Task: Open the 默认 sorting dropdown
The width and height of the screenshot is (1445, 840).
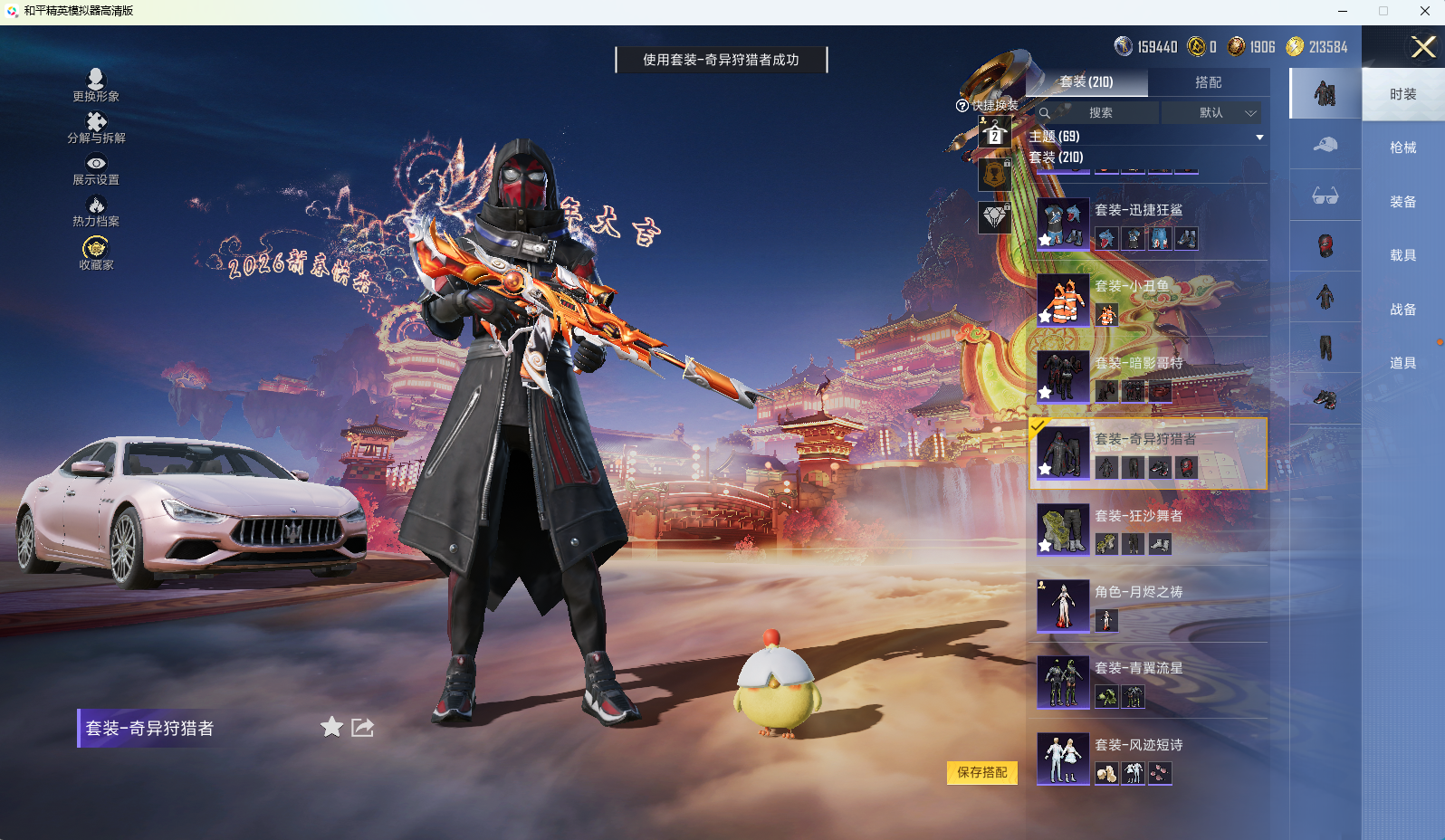Action: coord(1212,112)
